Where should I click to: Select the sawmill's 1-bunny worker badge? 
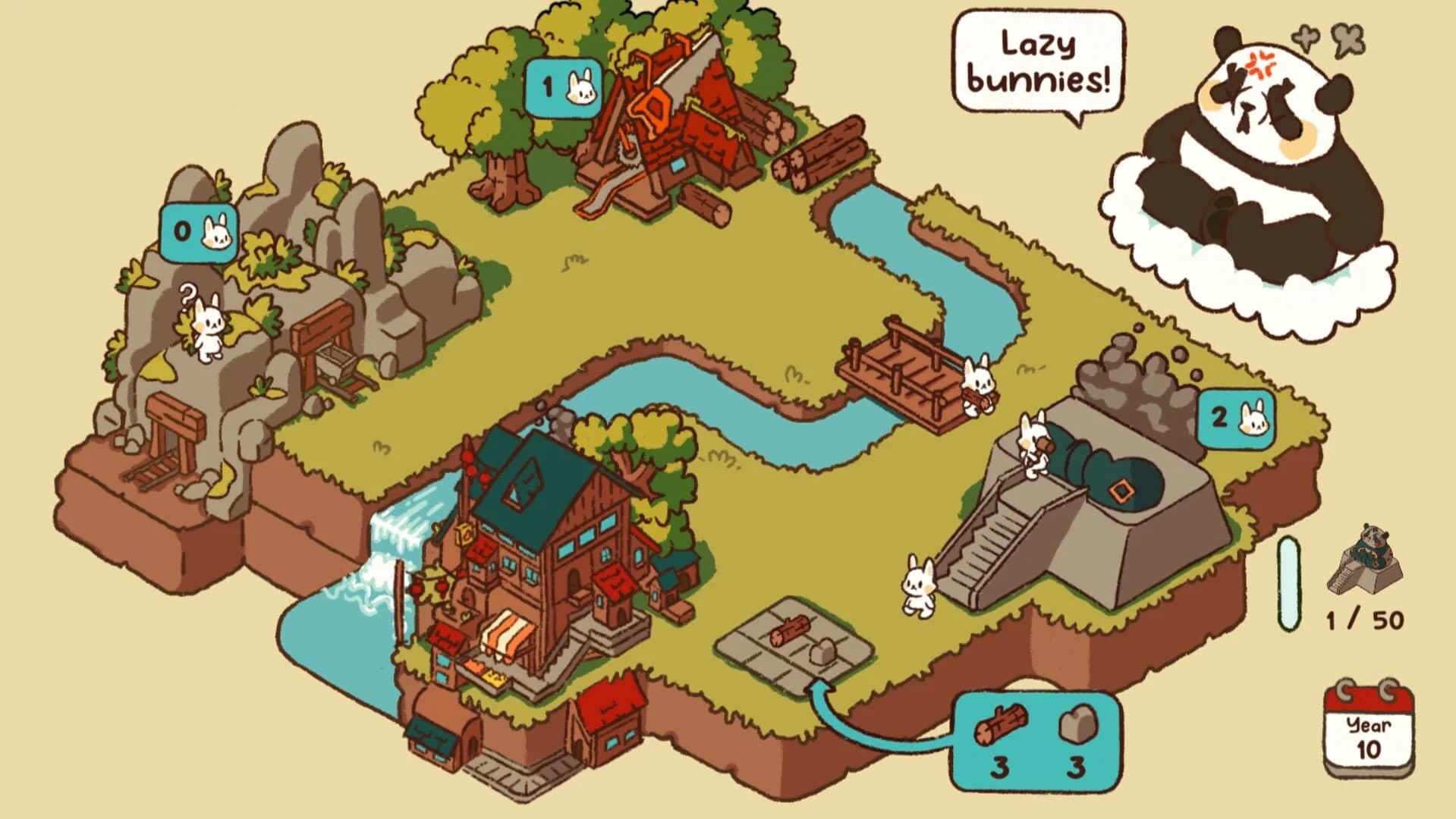click(x=564, y=88)
